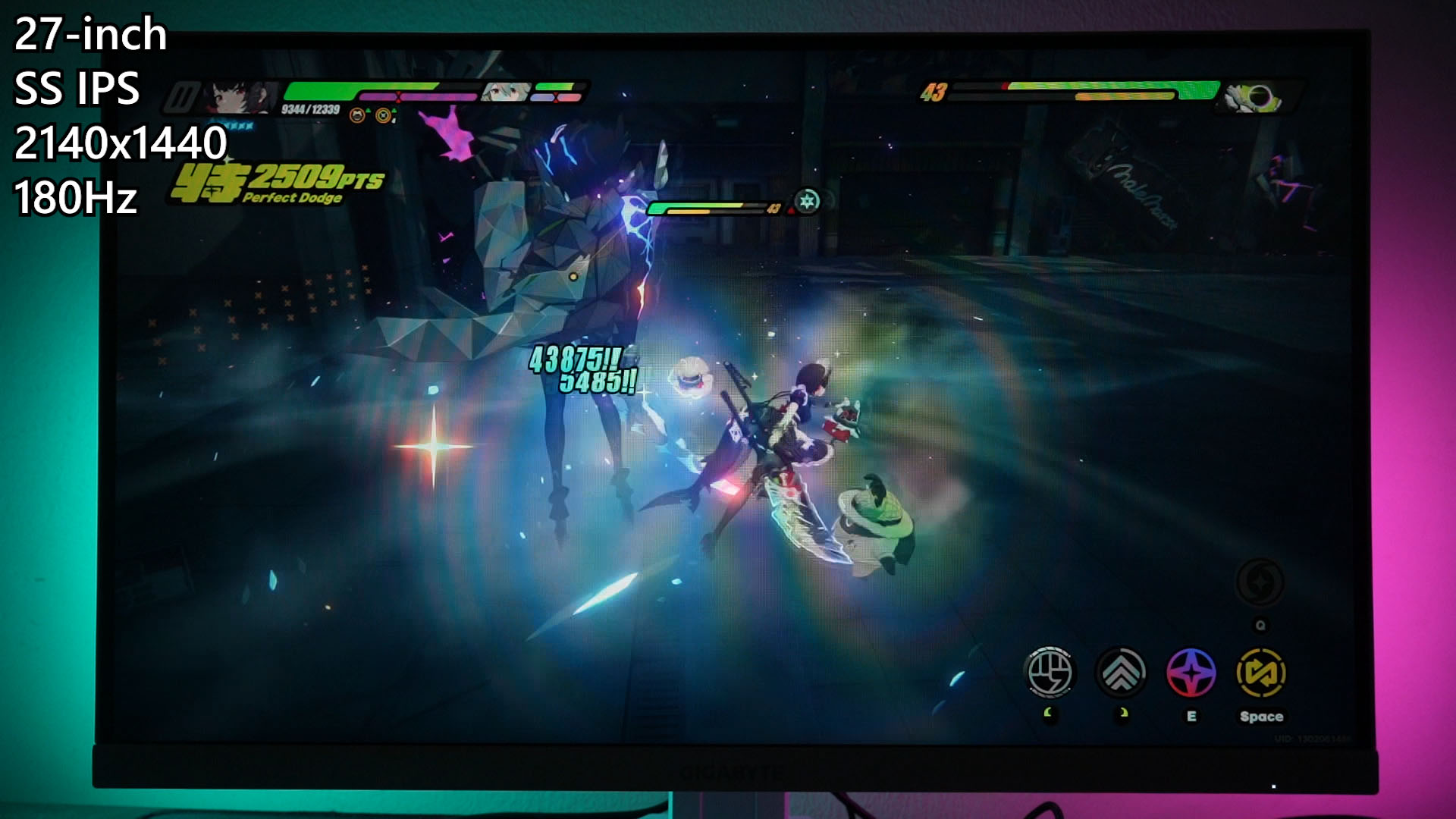This screenshot has width=1456, height=819.
Task: Select the boss portrait beside its health bar
Action: coord(1254,97)
